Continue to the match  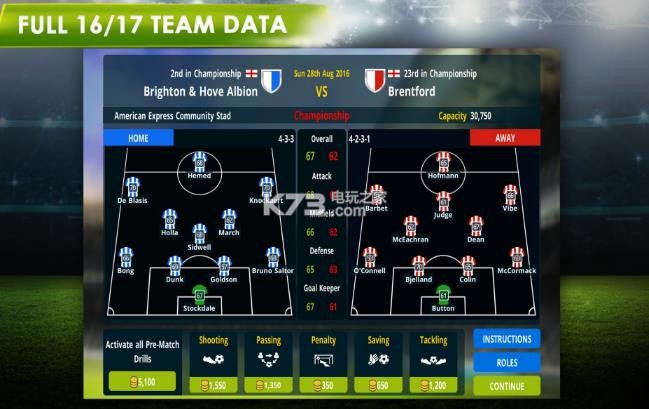click(x=506, y=386)
